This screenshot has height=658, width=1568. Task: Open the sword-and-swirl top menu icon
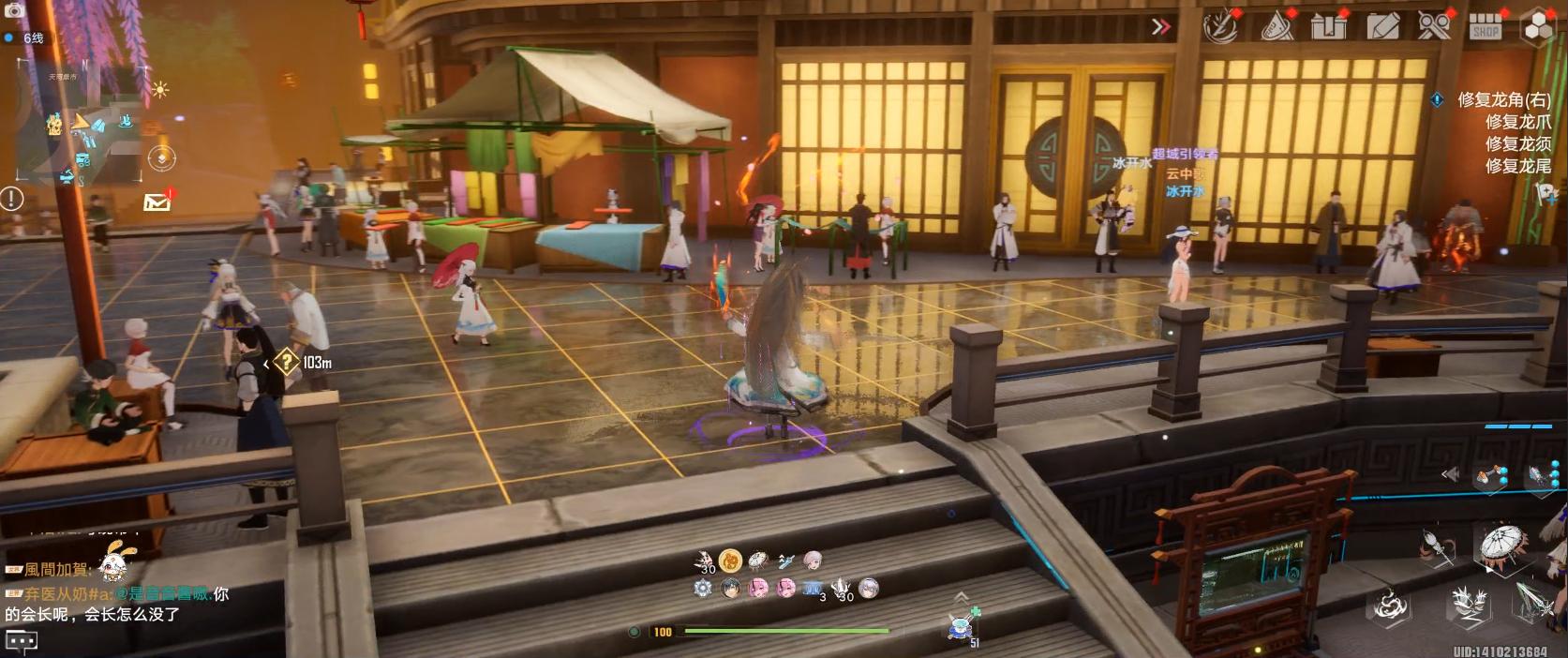point(1220,26)
